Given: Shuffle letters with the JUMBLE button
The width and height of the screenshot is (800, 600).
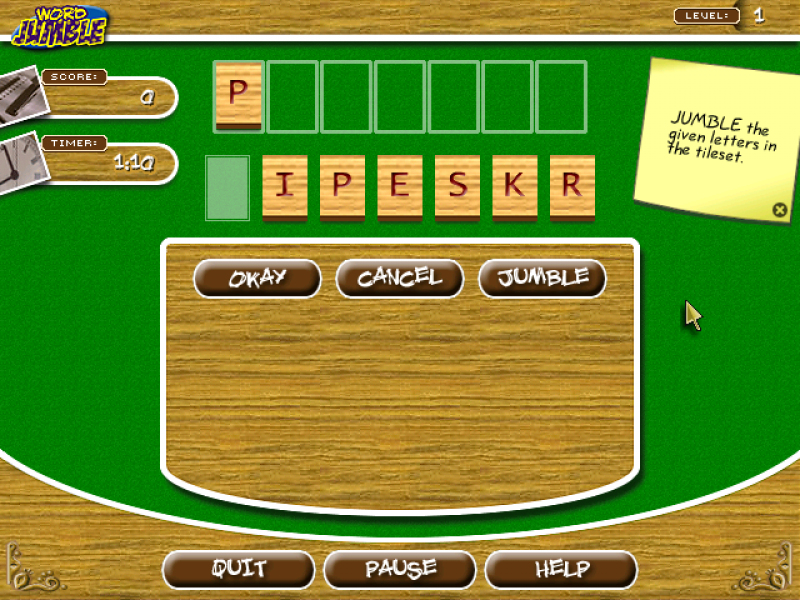Looking at the screenshot, I should click(543, 278).
